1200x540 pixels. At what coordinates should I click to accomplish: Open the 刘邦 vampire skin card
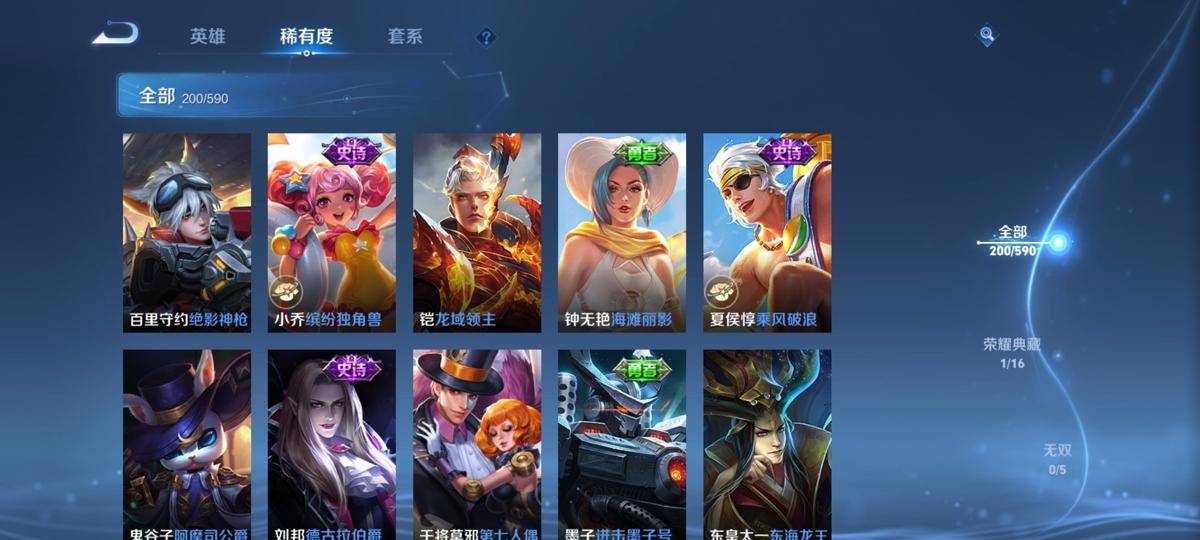pyautogui.click(x=332, y=445)
